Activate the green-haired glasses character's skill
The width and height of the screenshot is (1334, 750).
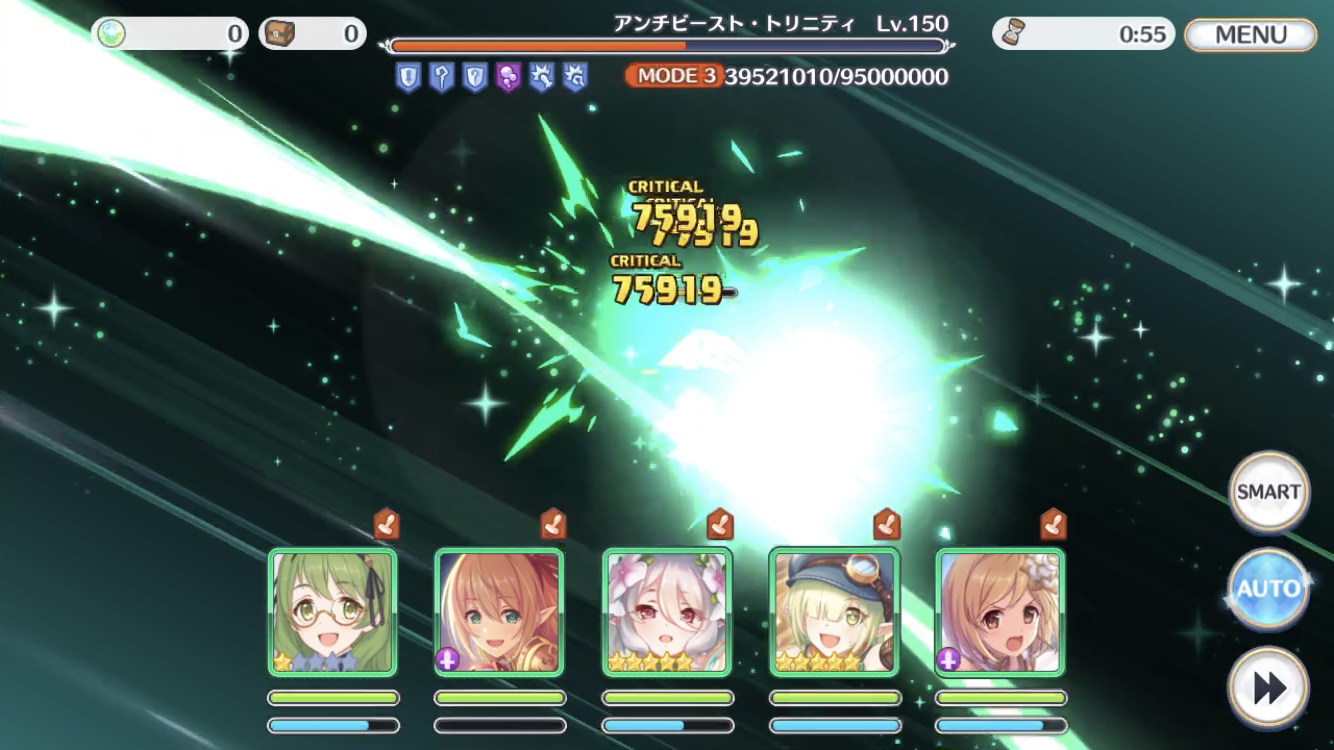pyautogui.click(x=333, y=610)
